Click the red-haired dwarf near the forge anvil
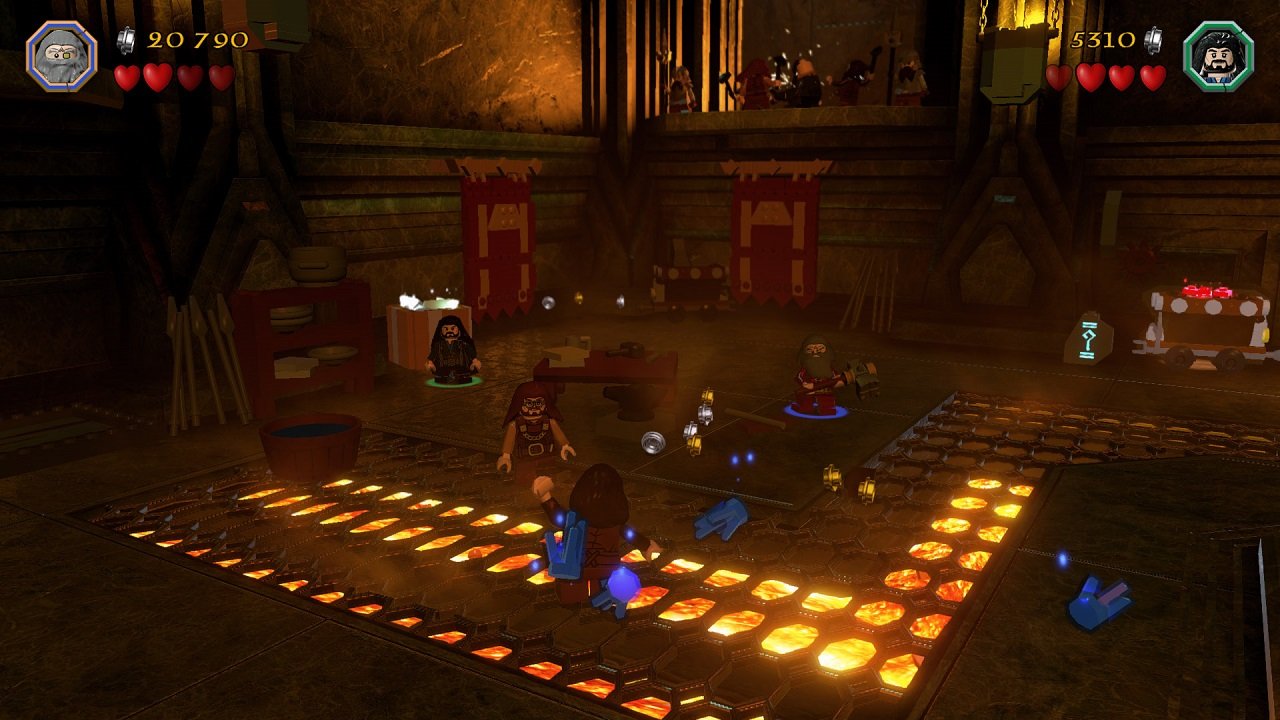Screen dimensions: 1280x720 [533, 425]
